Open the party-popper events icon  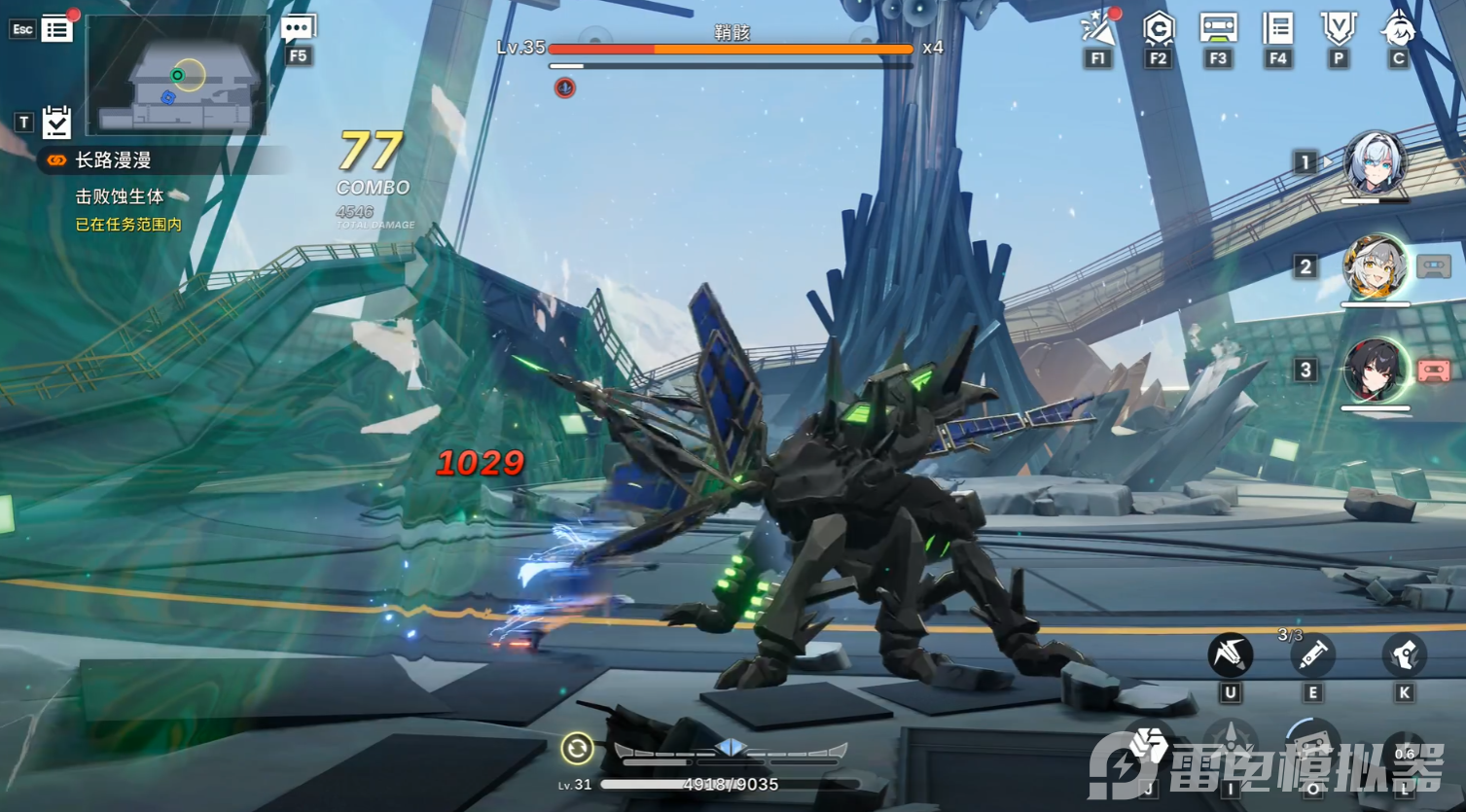click(1098, 30)
